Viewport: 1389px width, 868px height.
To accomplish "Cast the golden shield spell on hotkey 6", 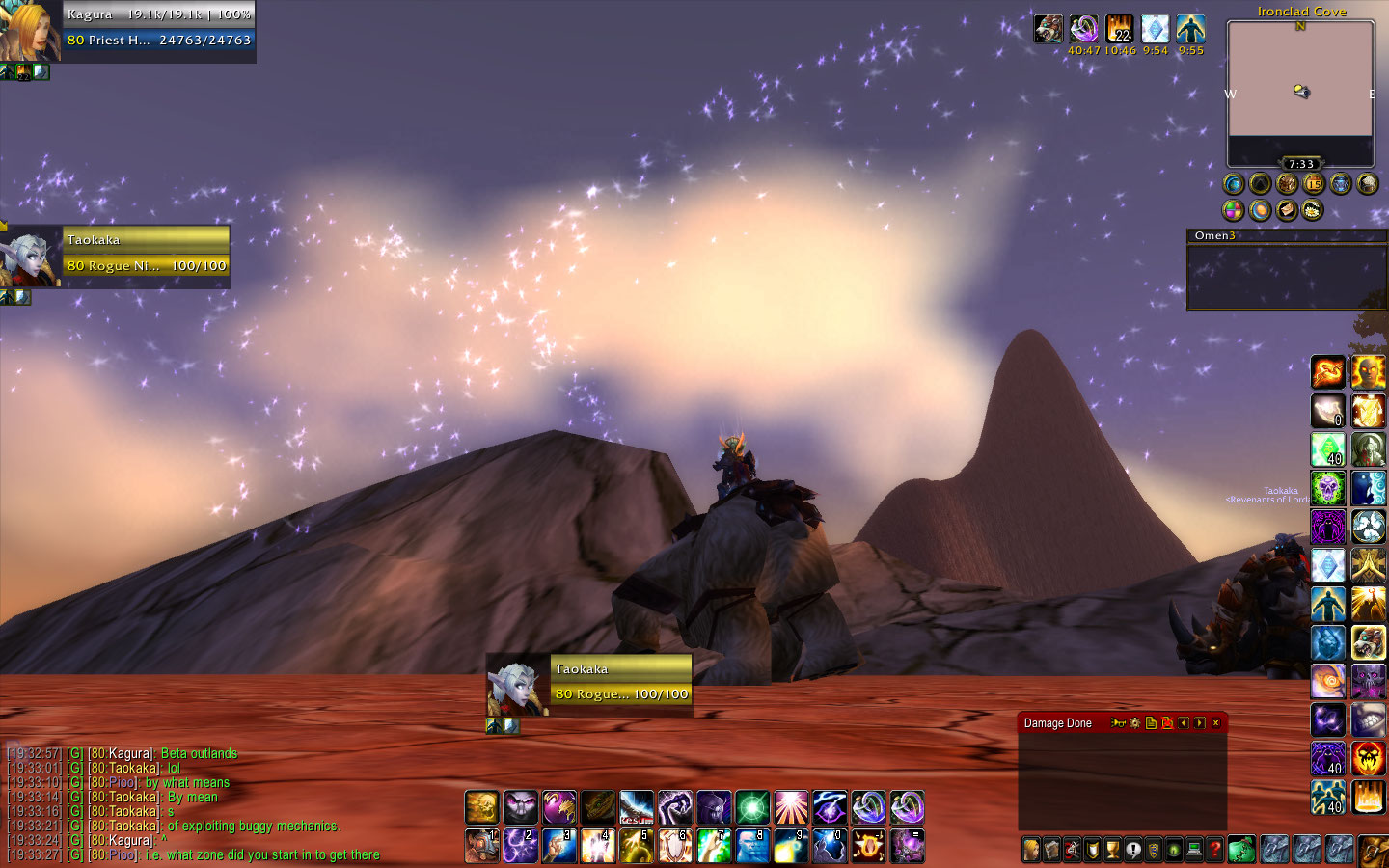I will click(674, 846).
